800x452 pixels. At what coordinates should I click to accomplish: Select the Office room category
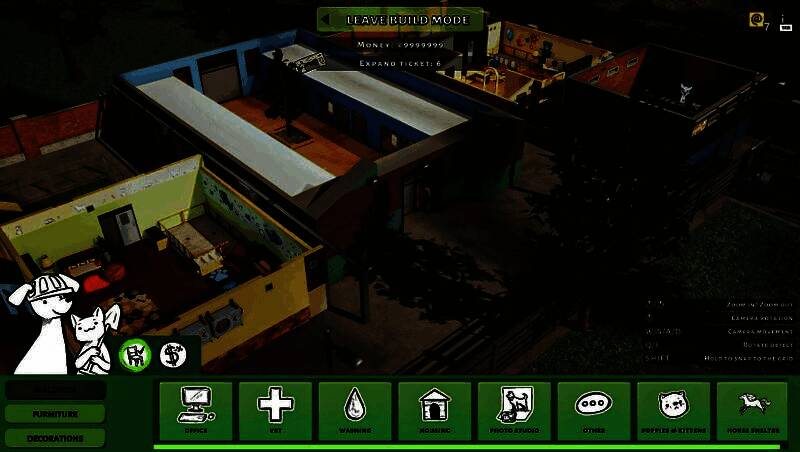195,410
